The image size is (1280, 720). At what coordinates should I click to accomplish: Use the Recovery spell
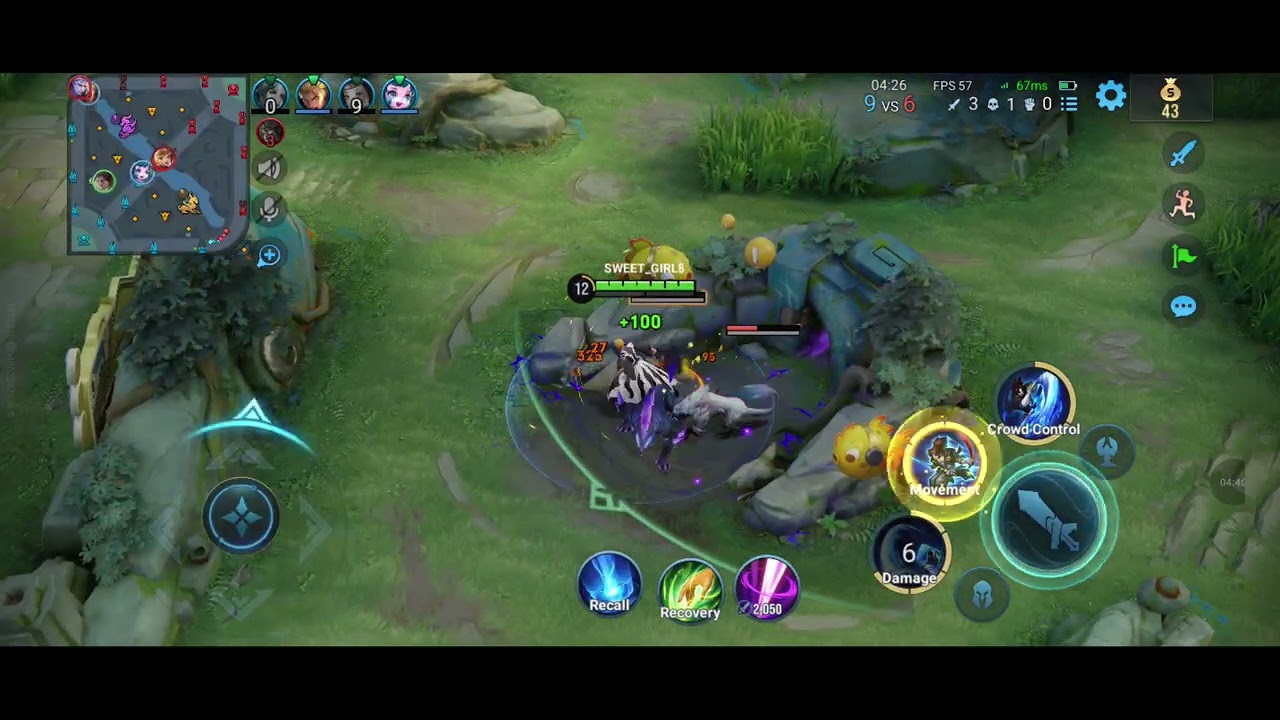(690, 590)
